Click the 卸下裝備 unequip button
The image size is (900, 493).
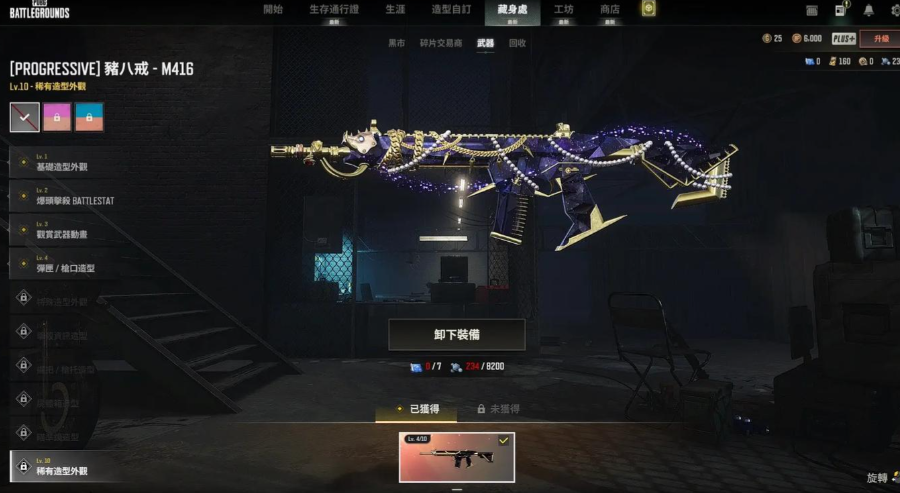456,335
